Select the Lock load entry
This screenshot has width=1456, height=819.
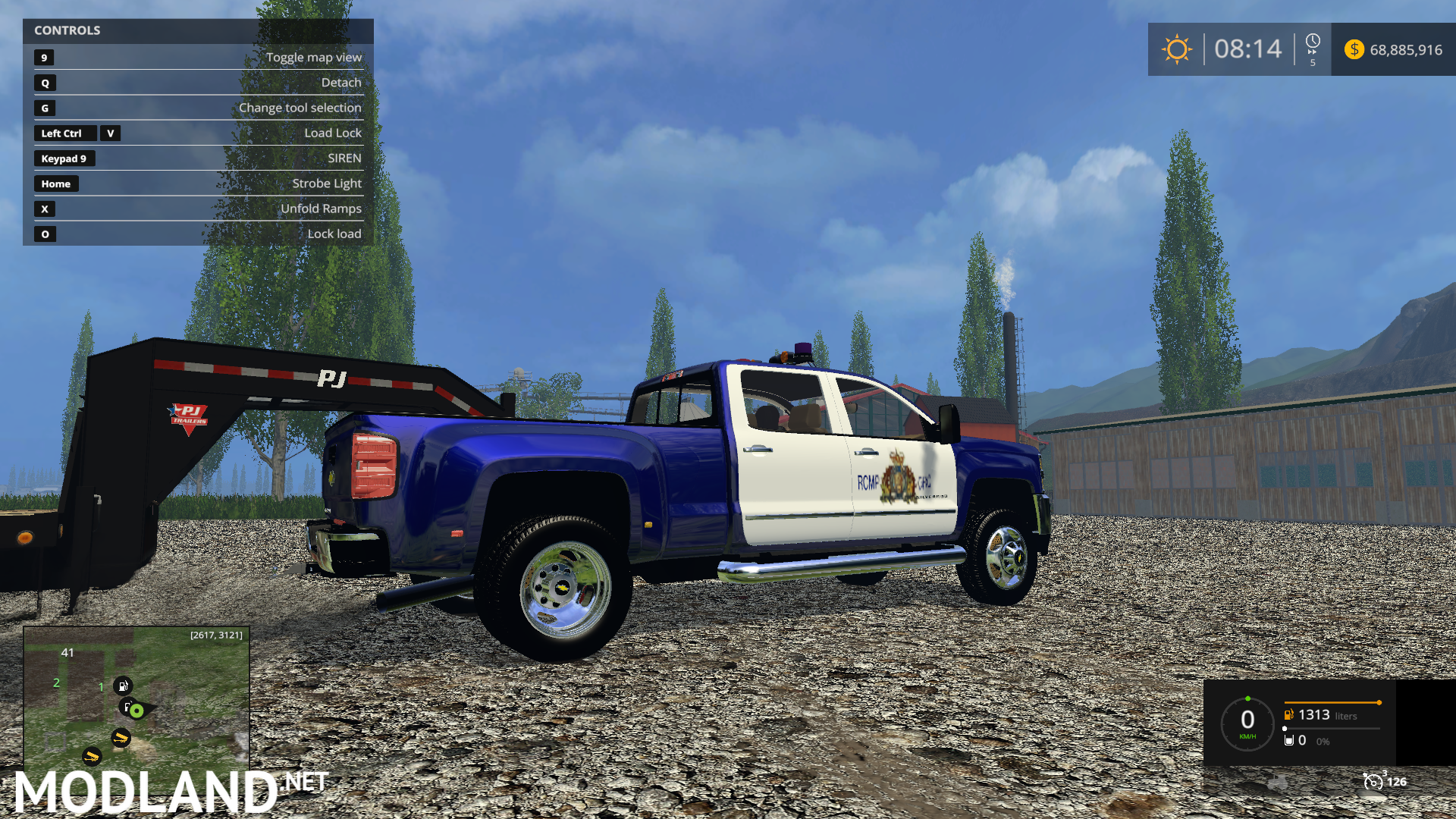point(334,234)
